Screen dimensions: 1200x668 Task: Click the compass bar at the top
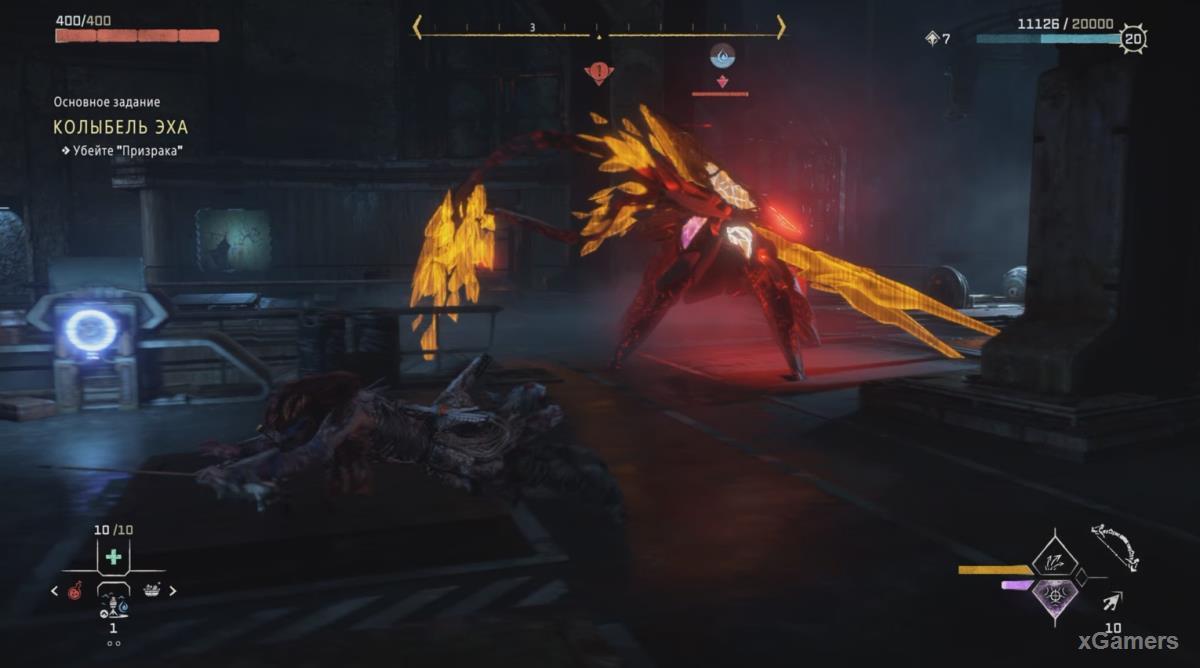[598, 28]
